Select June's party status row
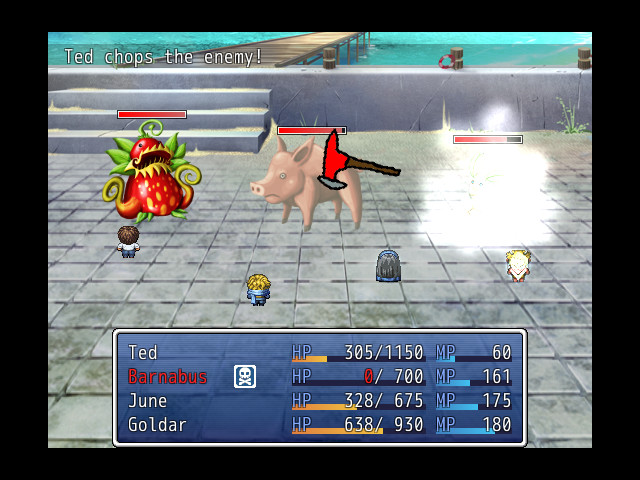Viewport: 640px width, 480px height. [x=146, y=401]
